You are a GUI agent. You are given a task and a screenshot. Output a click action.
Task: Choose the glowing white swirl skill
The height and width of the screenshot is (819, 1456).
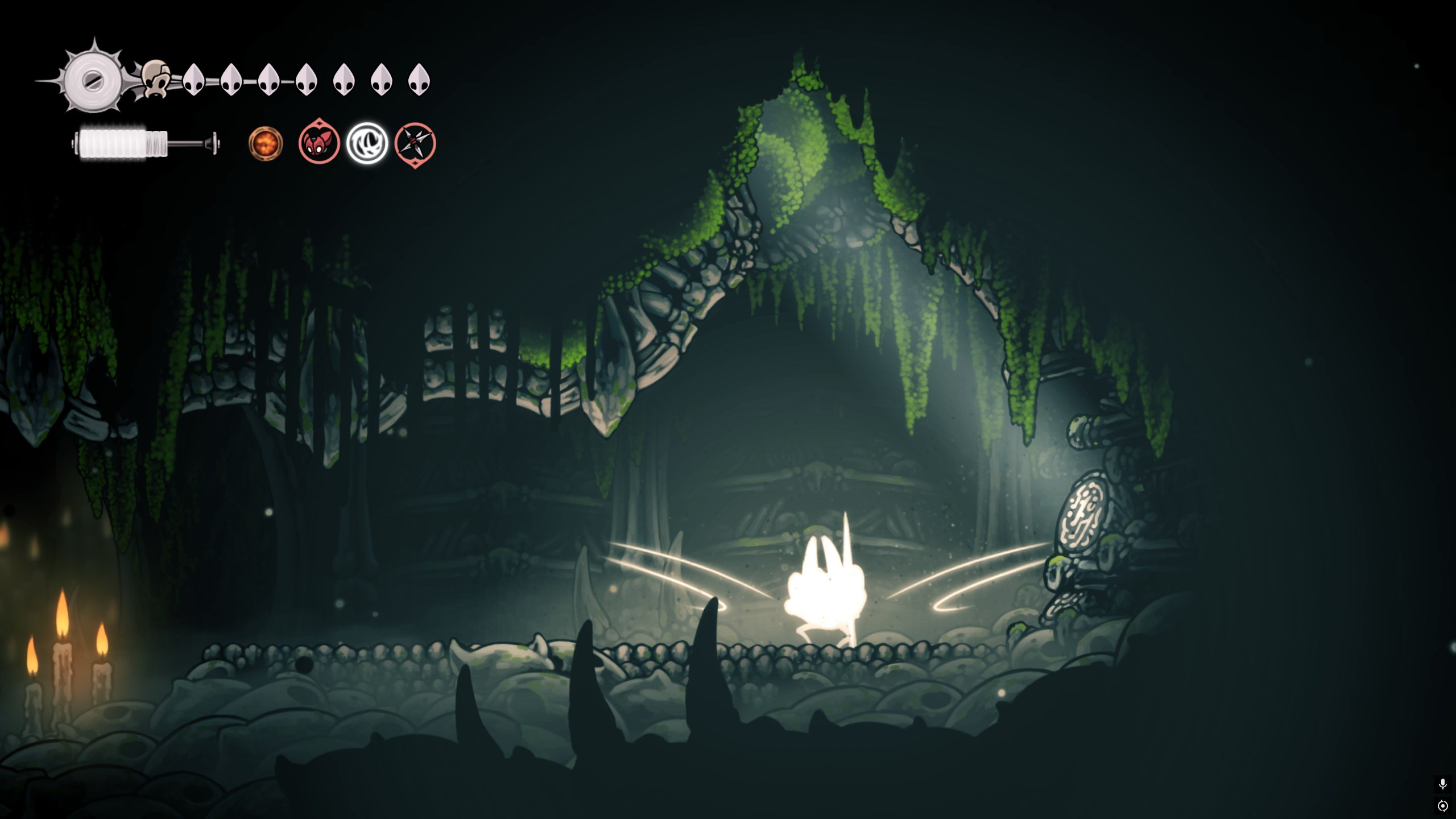pos(367,143)
